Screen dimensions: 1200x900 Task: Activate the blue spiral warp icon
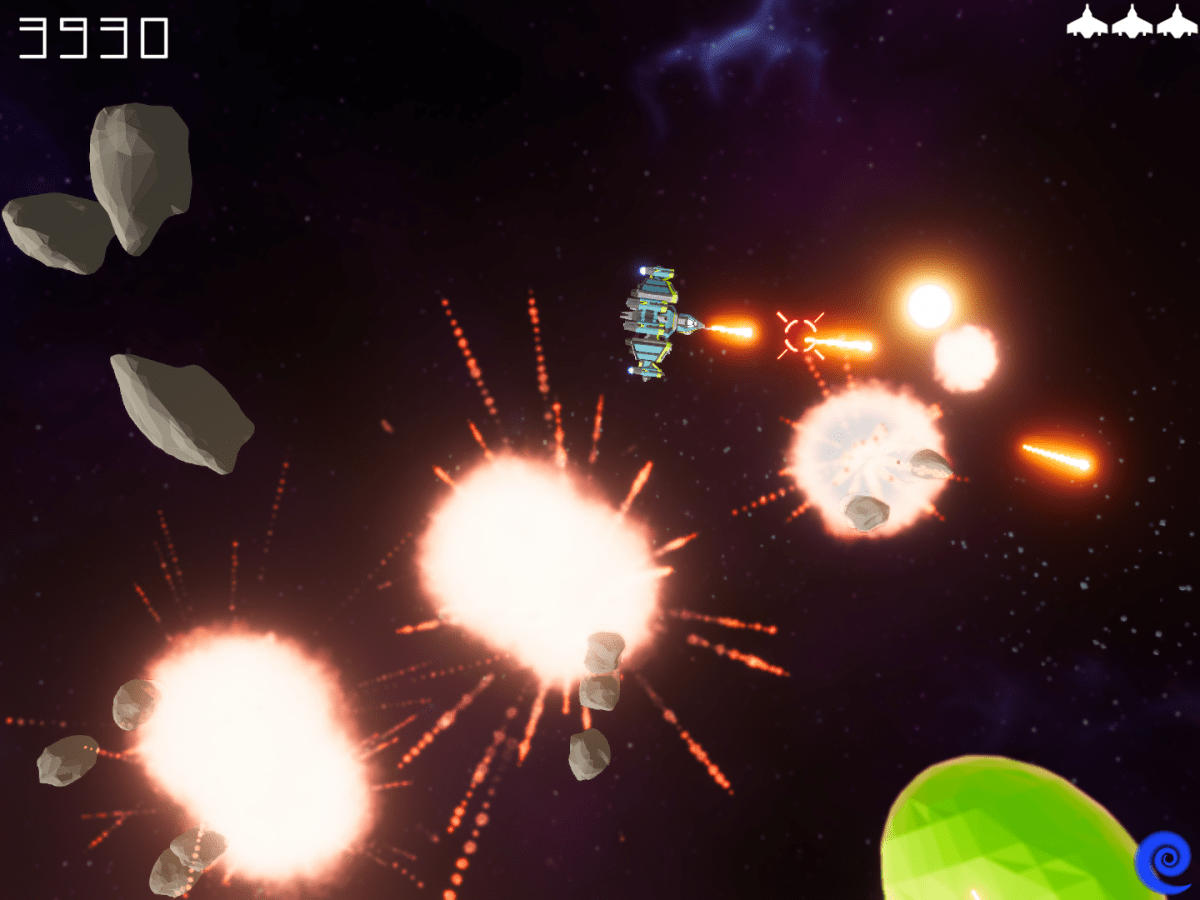coord(1164,861)
